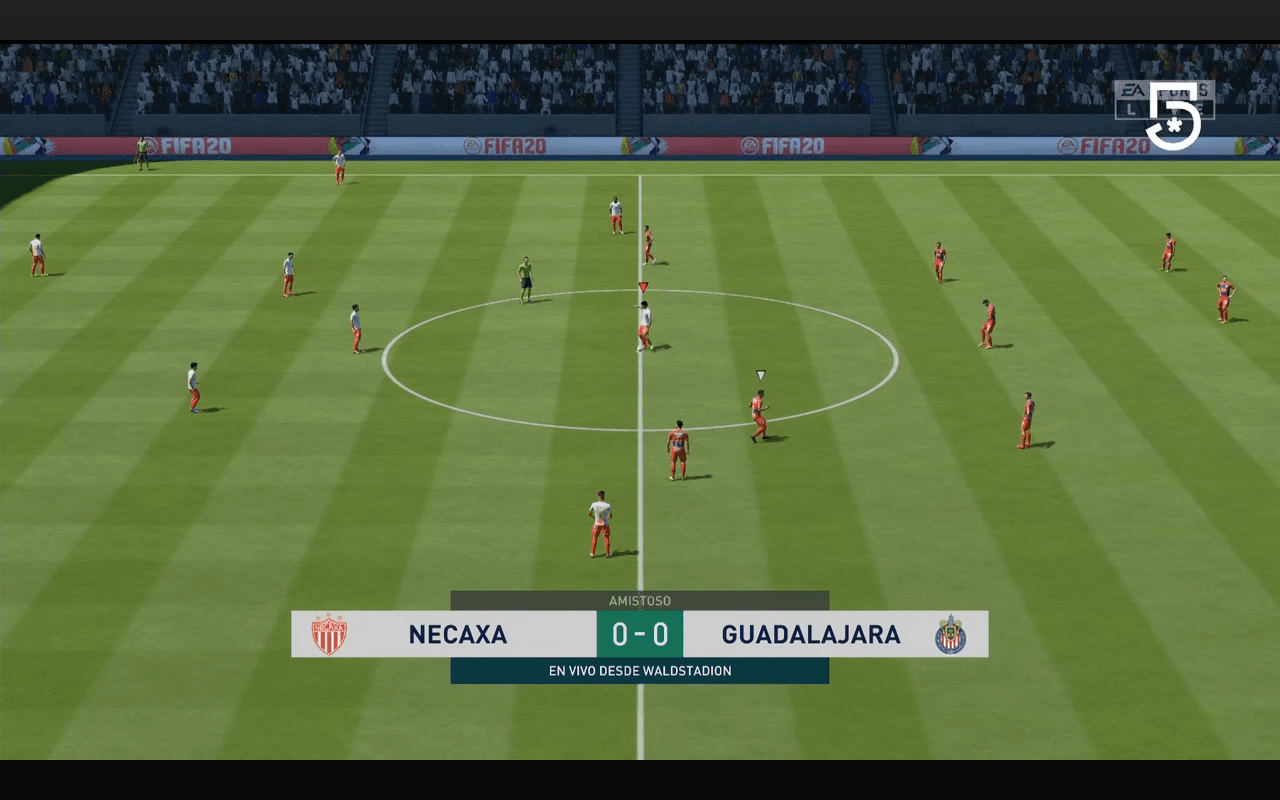Click the AMISTOSO match type label
The width and height of the screenshot is (1280, 800).
pos(640,600)
